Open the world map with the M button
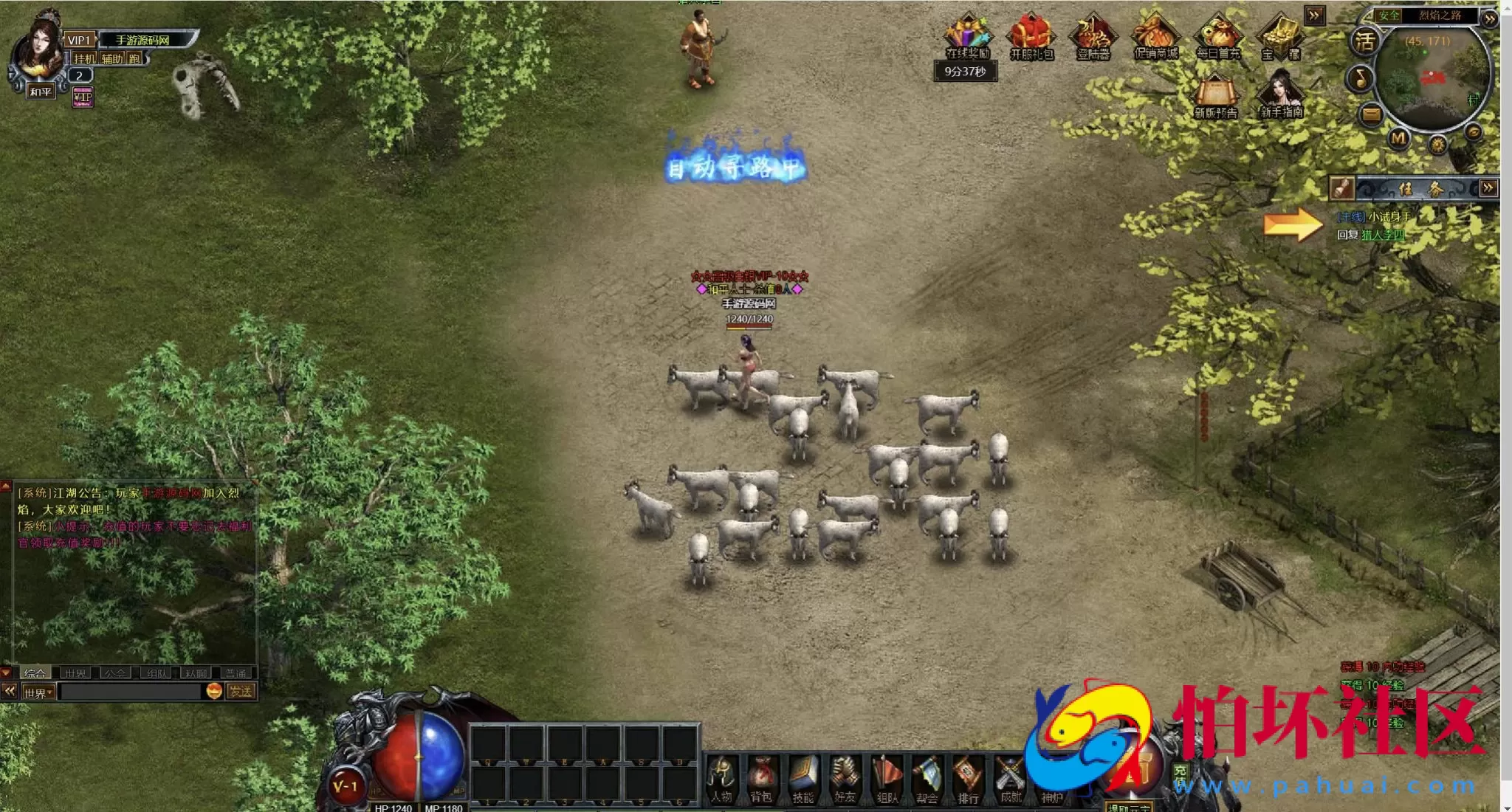1512x812 pixels. 1398,138
